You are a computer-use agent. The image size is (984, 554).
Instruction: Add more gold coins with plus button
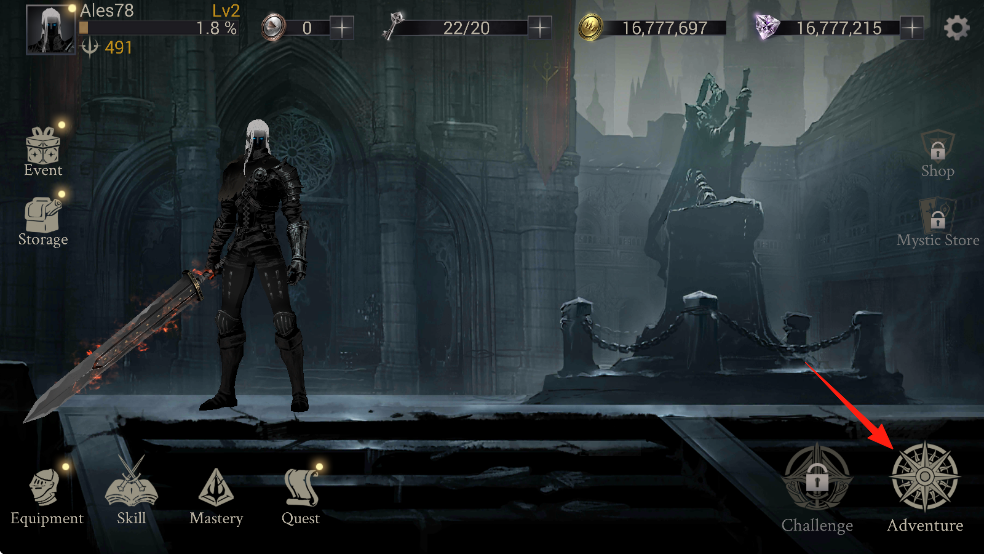(x=739, y=27)
